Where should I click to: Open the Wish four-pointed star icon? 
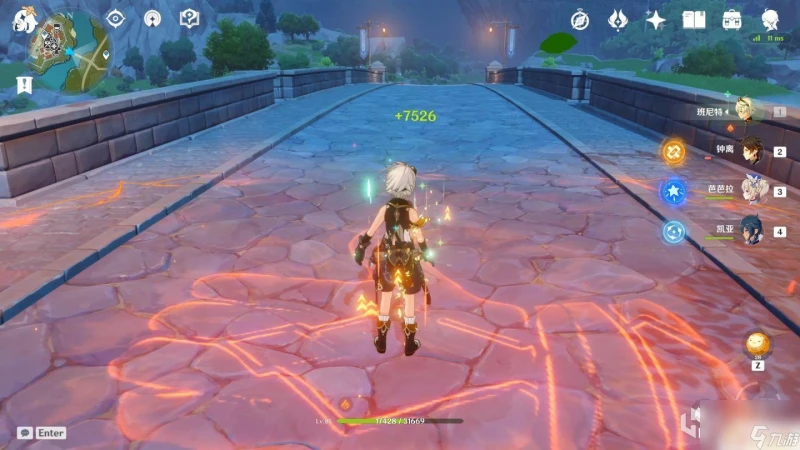[656, 19]
